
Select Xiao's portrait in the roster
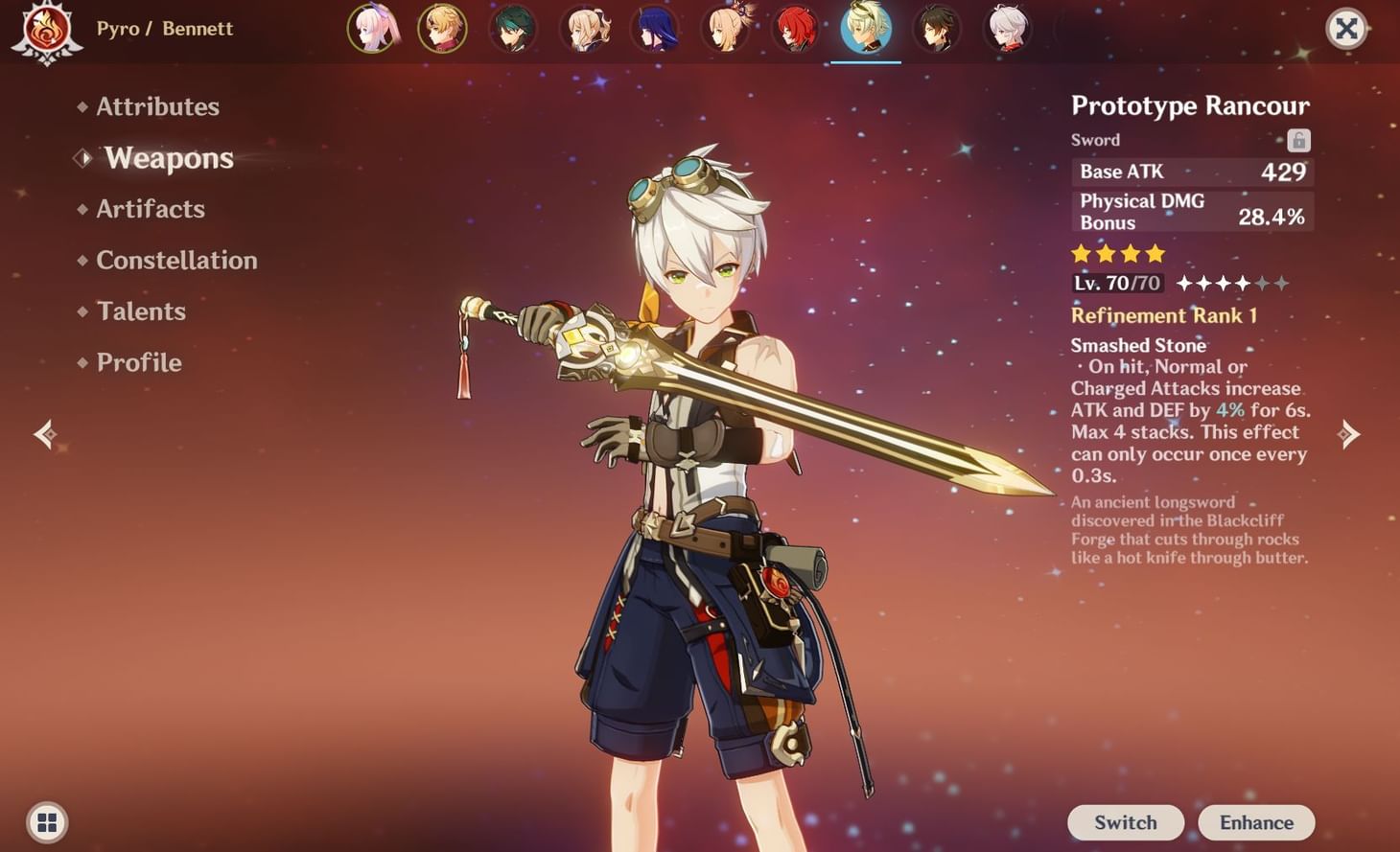(x=513, y=28)
